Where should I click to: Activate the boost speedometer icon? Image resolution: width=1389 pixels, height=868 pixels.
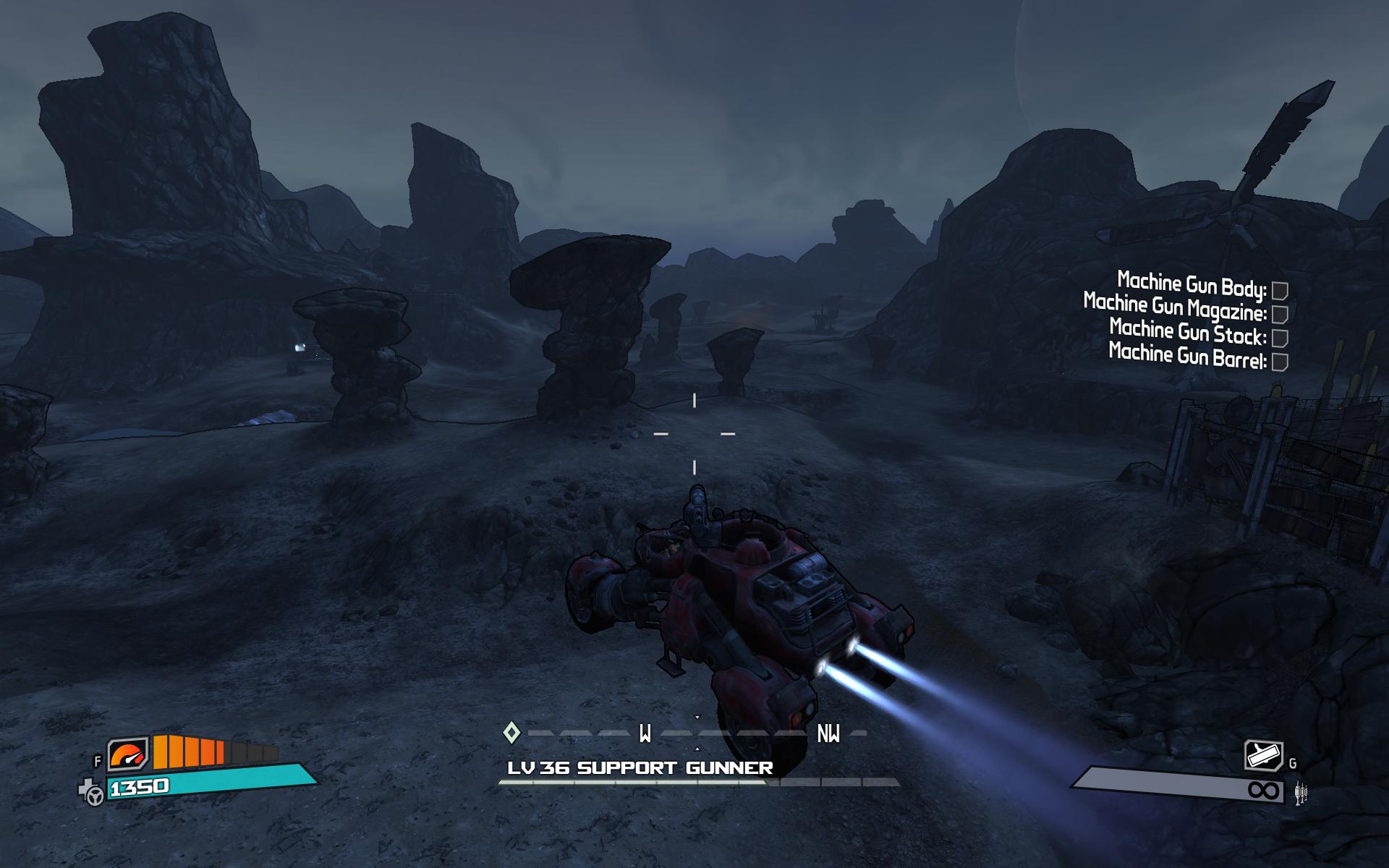pos(128,755)
